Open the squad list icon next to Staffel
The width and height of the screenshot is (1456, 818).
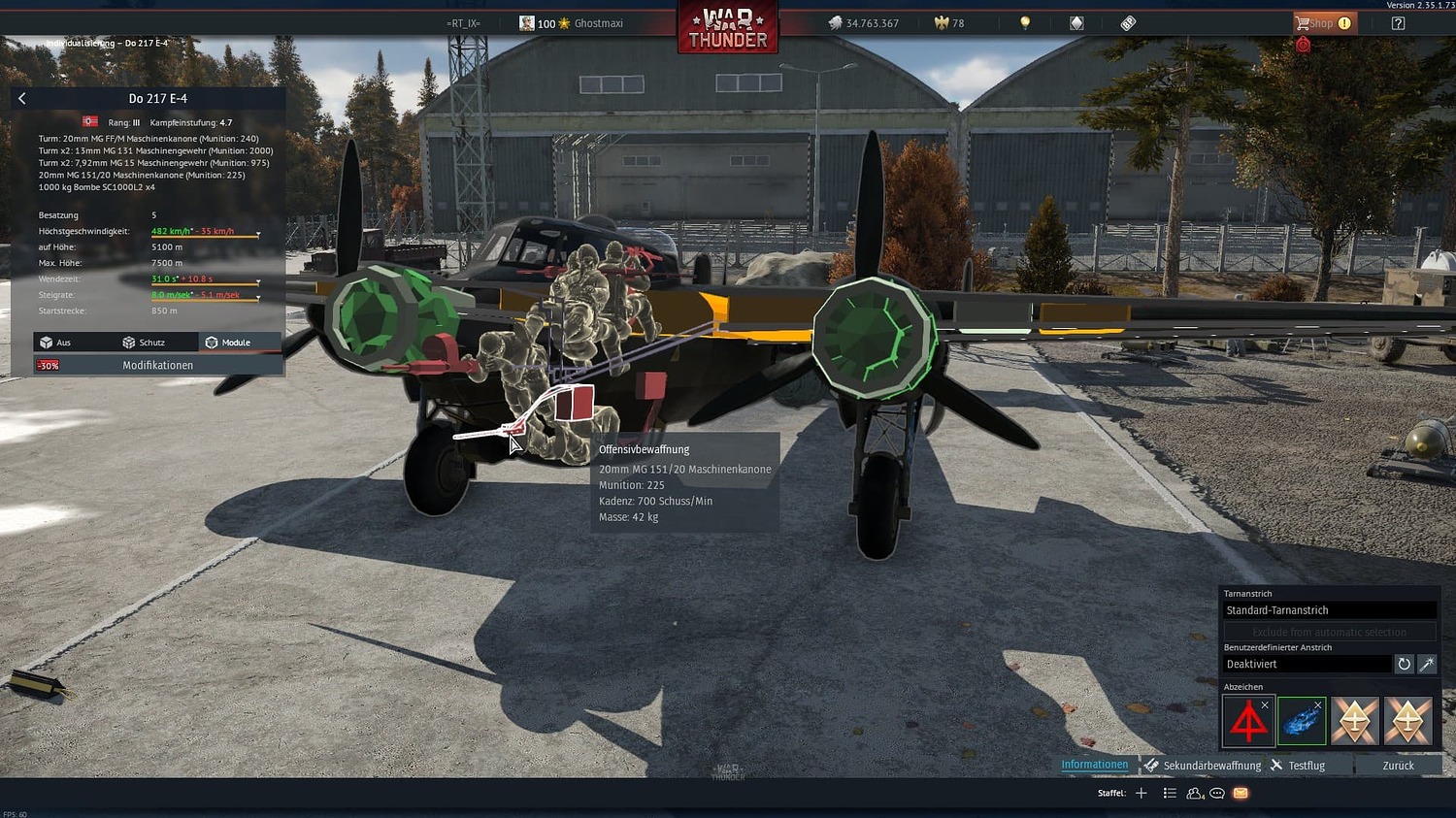1170,793
